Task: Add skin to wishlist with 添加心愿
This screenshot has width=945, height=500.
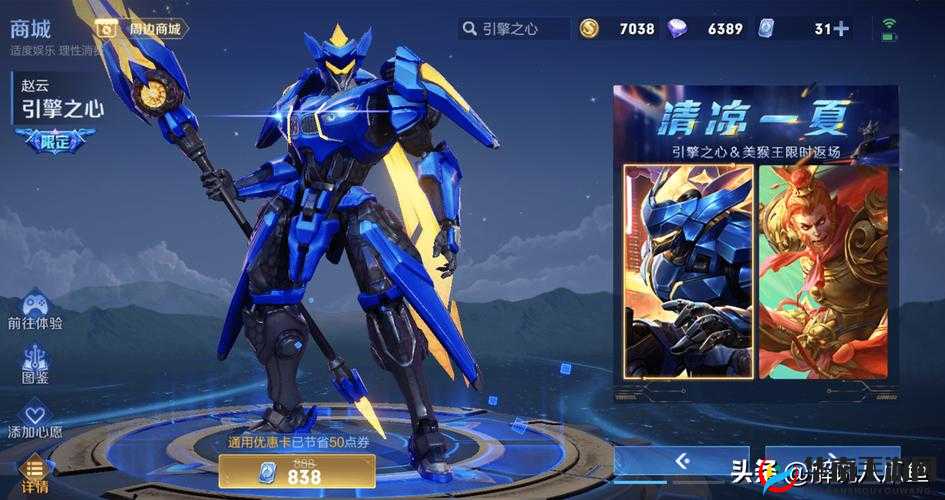Action: click(35, 420)
